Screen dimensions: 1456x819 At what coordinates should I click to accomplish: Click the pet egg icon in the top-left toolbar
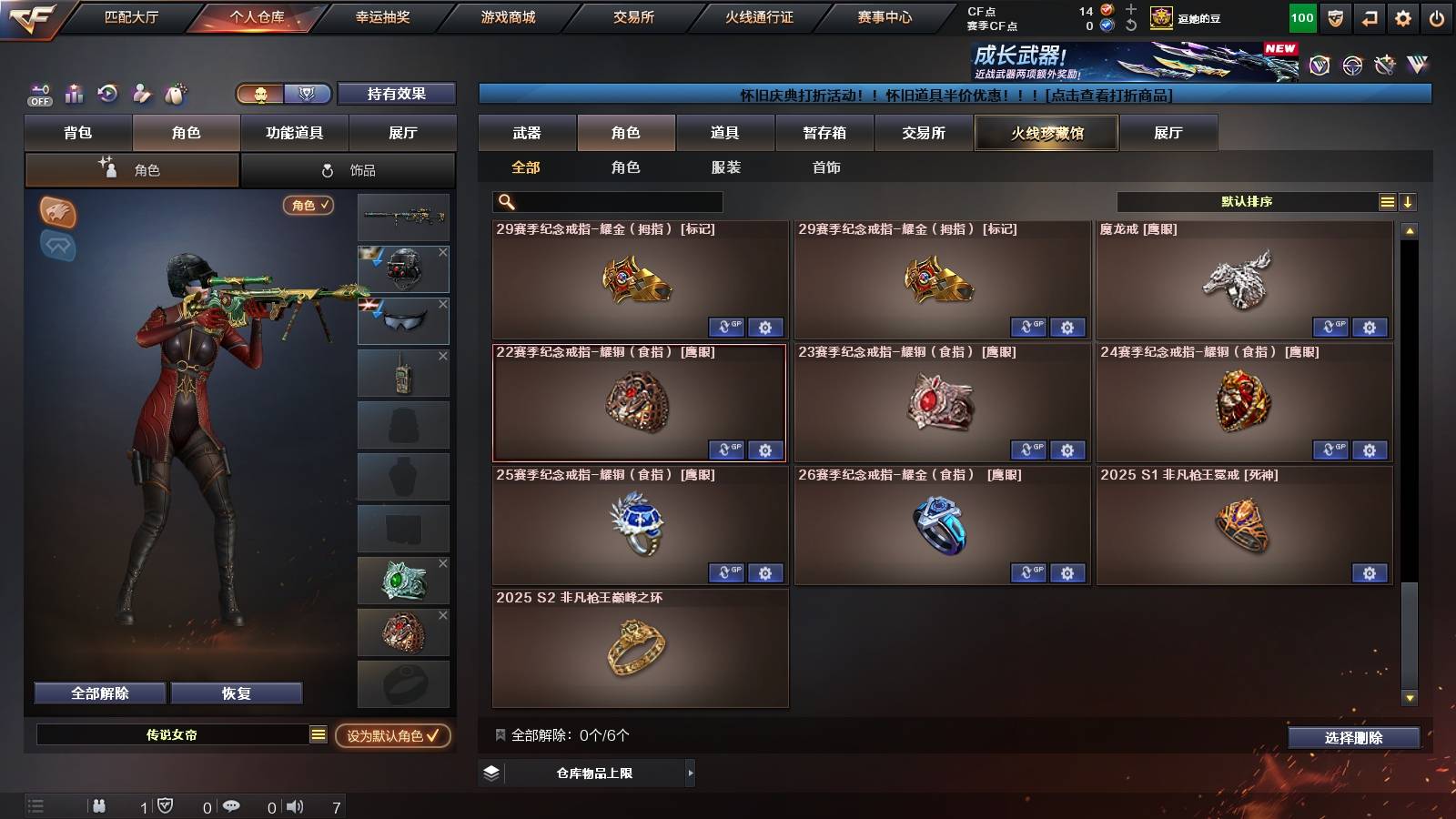[176, 94]
